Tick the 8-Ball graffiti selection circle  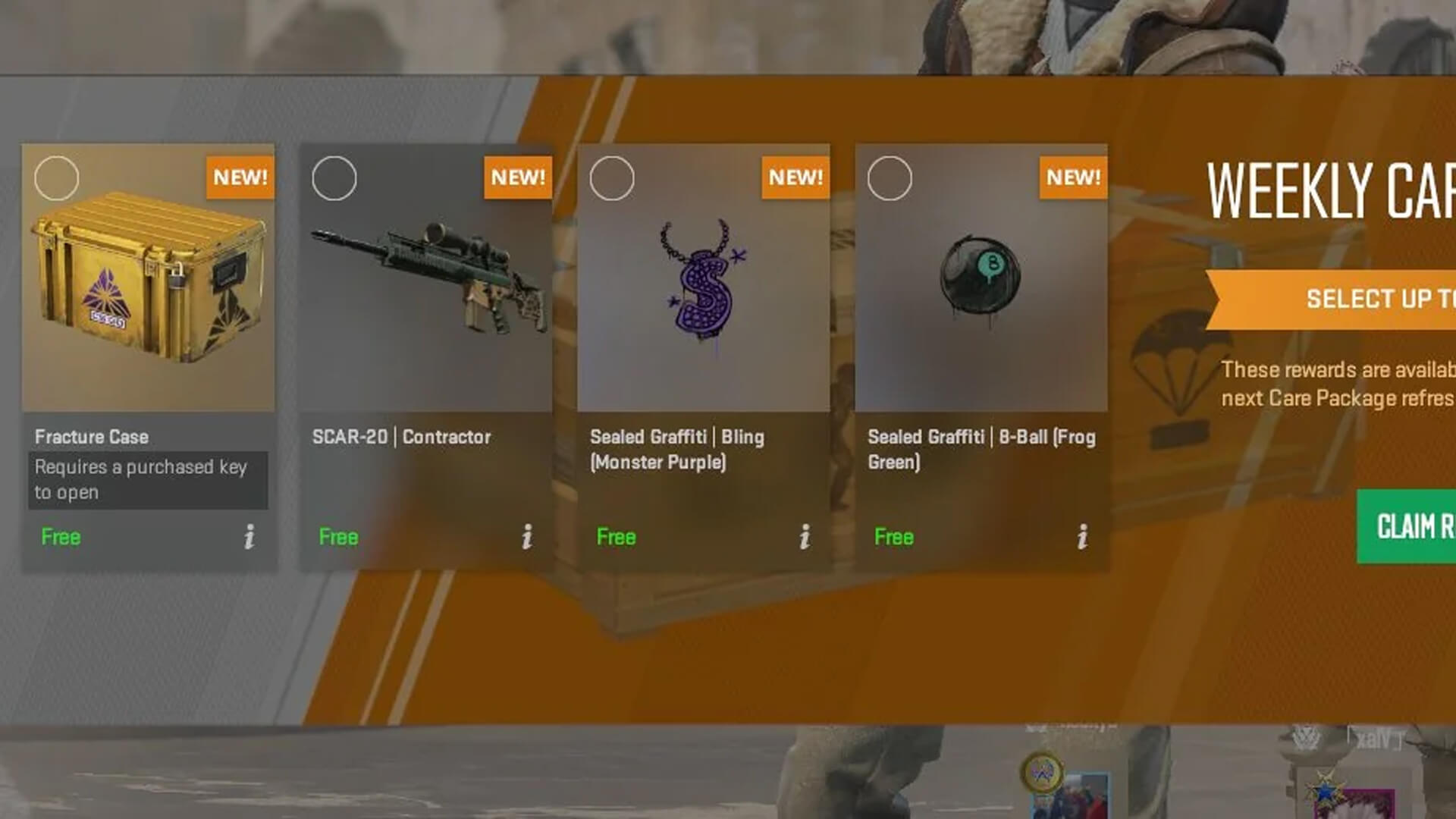tap(890, 178)
